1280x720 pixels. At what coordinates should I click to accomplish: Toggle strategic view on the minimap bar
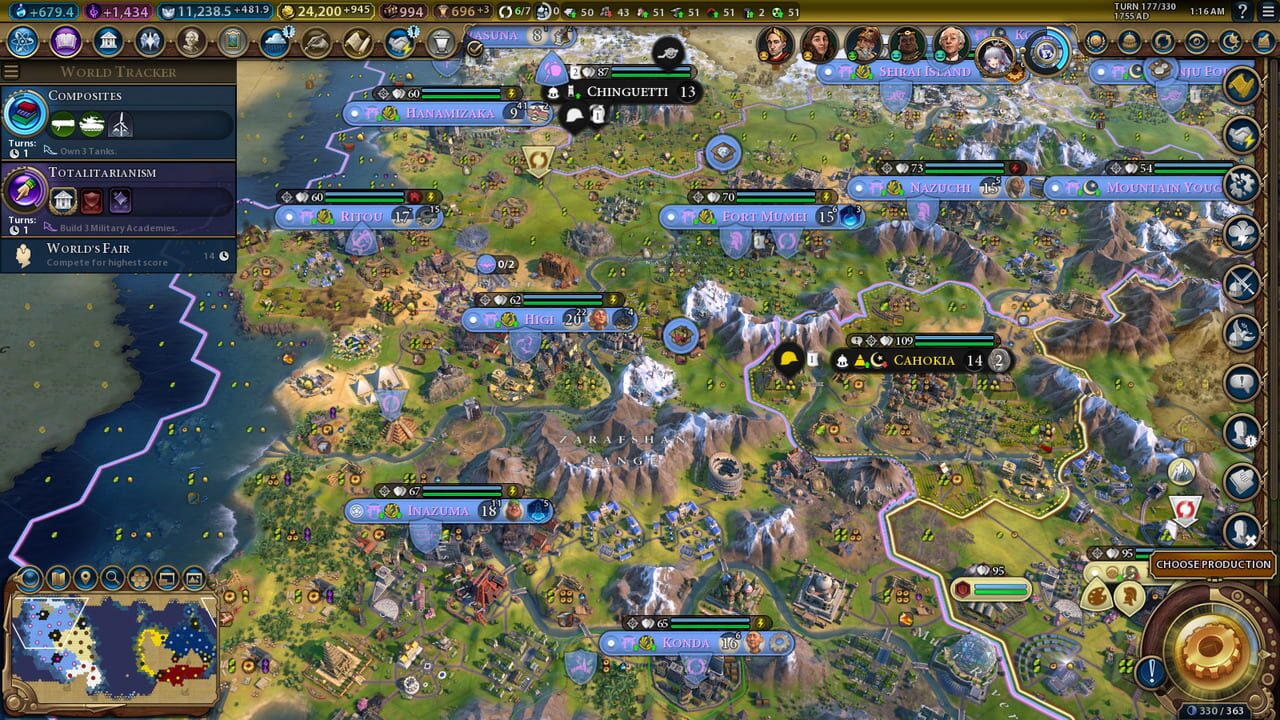tap(167, 577)
